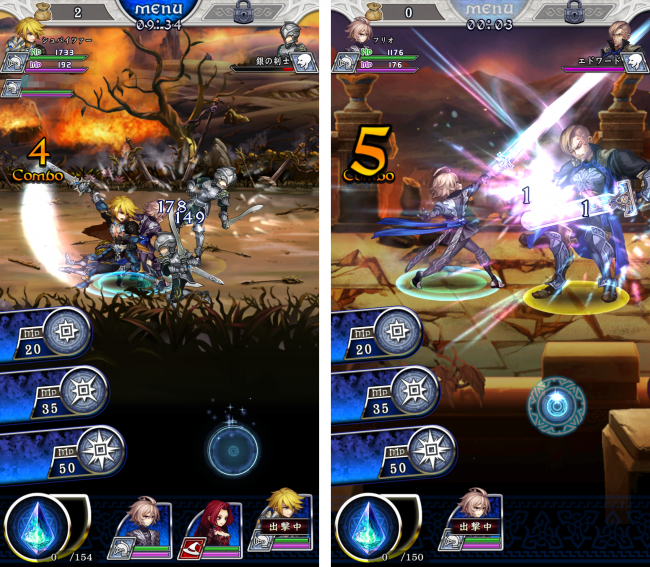Open the menu on the 09:34 battle screen
The height and width of the screenshot is (567, 650).
pyautogui.click(x=160, y=10)
